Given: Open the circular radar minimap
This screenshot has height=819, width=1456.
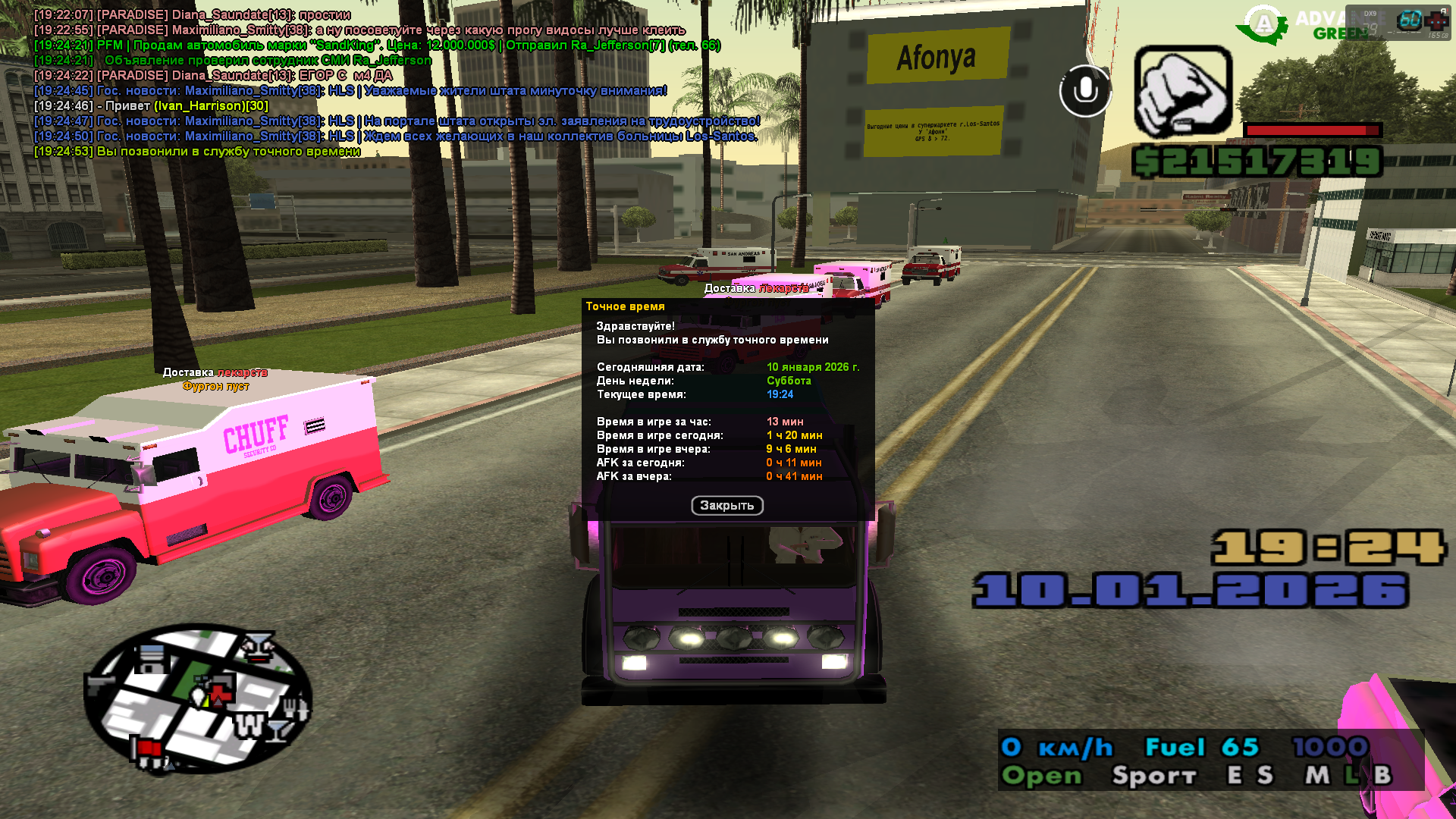Looking at the screenshot, I should (198, 698).
